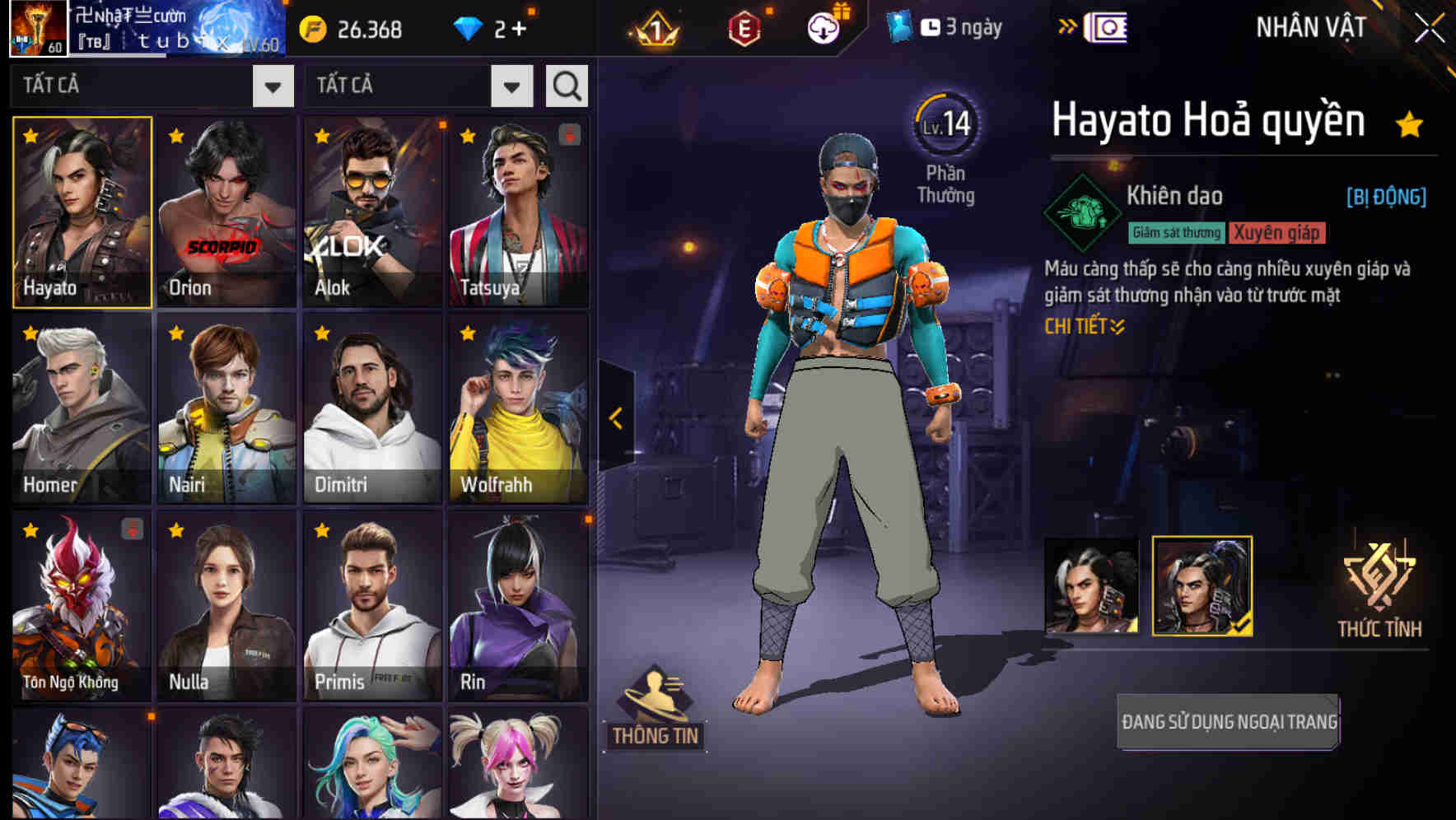This screenshot has width=1456, height=820.
Task: Select the Alok character card
Action: (x=372, y=212)
